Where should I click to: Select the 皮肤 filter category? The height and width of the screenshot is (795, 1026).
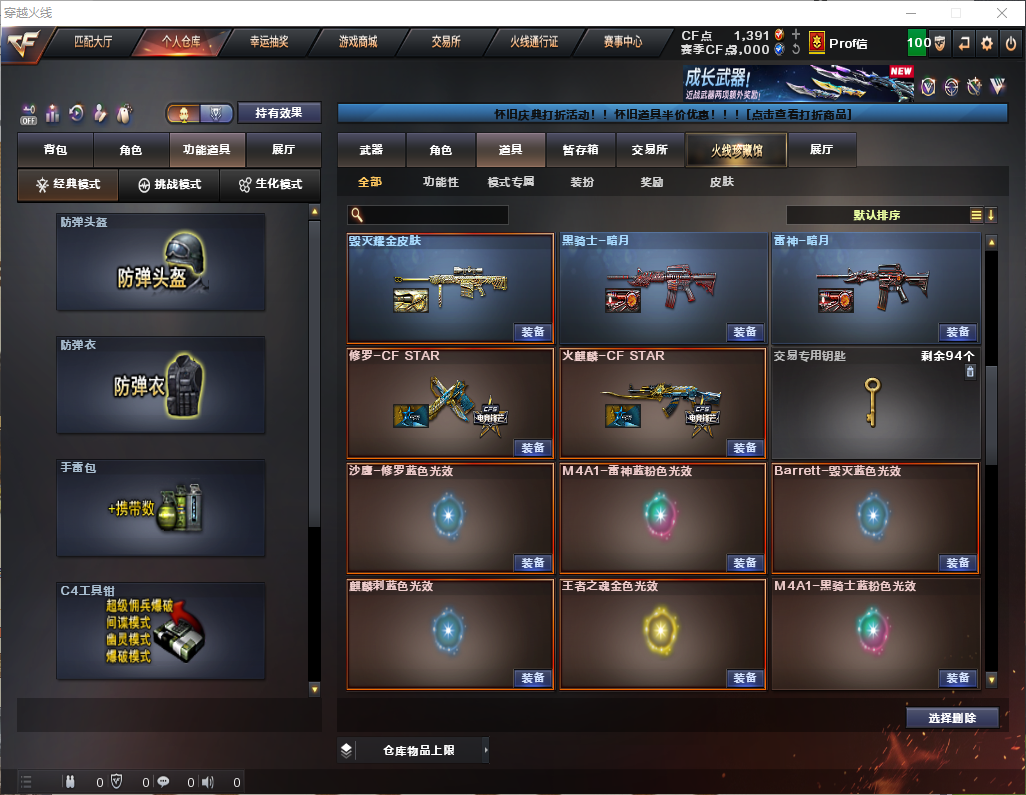721,182
